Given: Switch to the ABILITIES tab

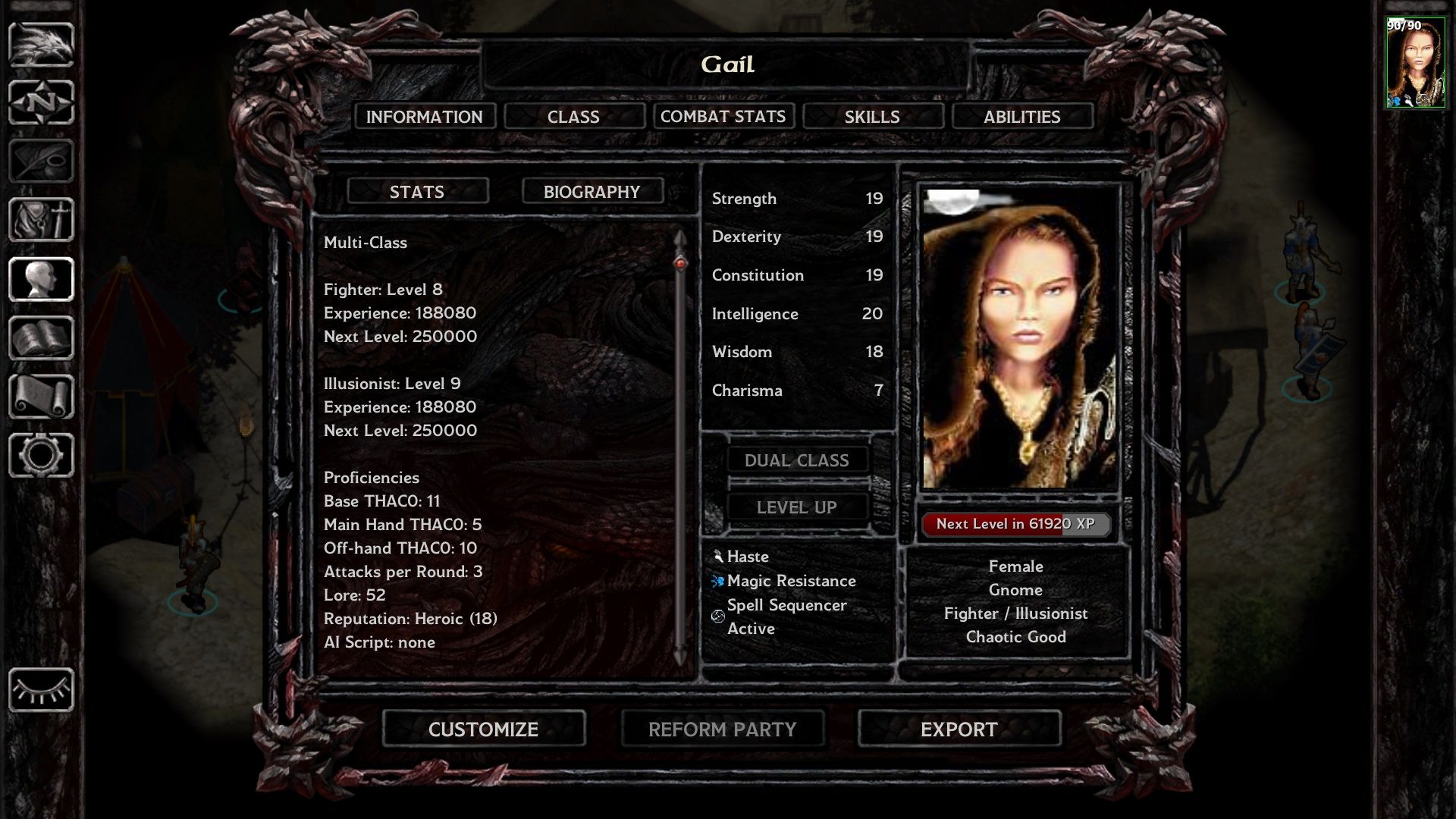Looking at the screenshot, I should 1021,116.
